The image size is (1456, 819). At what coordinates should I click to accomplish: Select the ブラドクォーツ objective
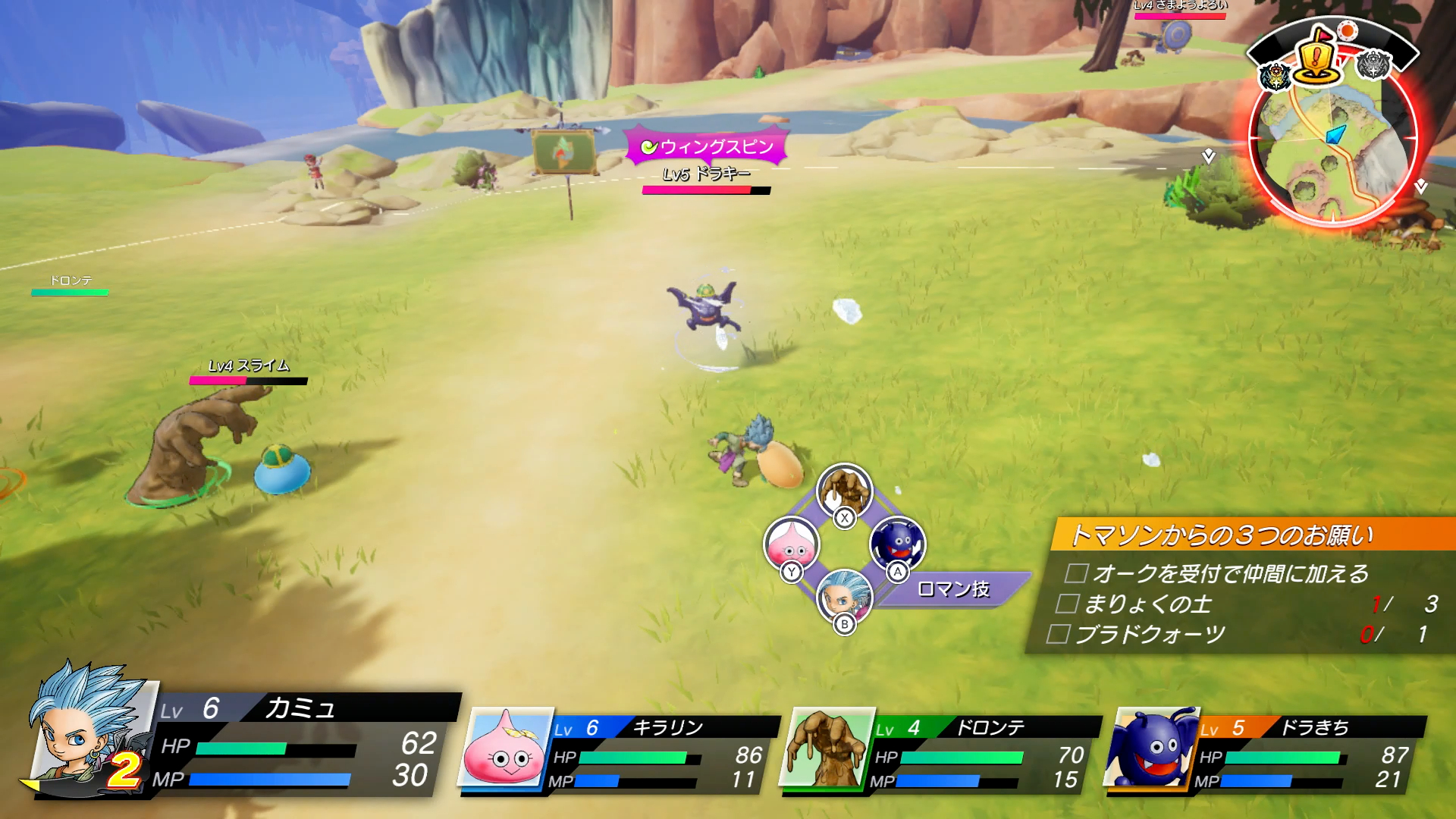coord(1150,635)
